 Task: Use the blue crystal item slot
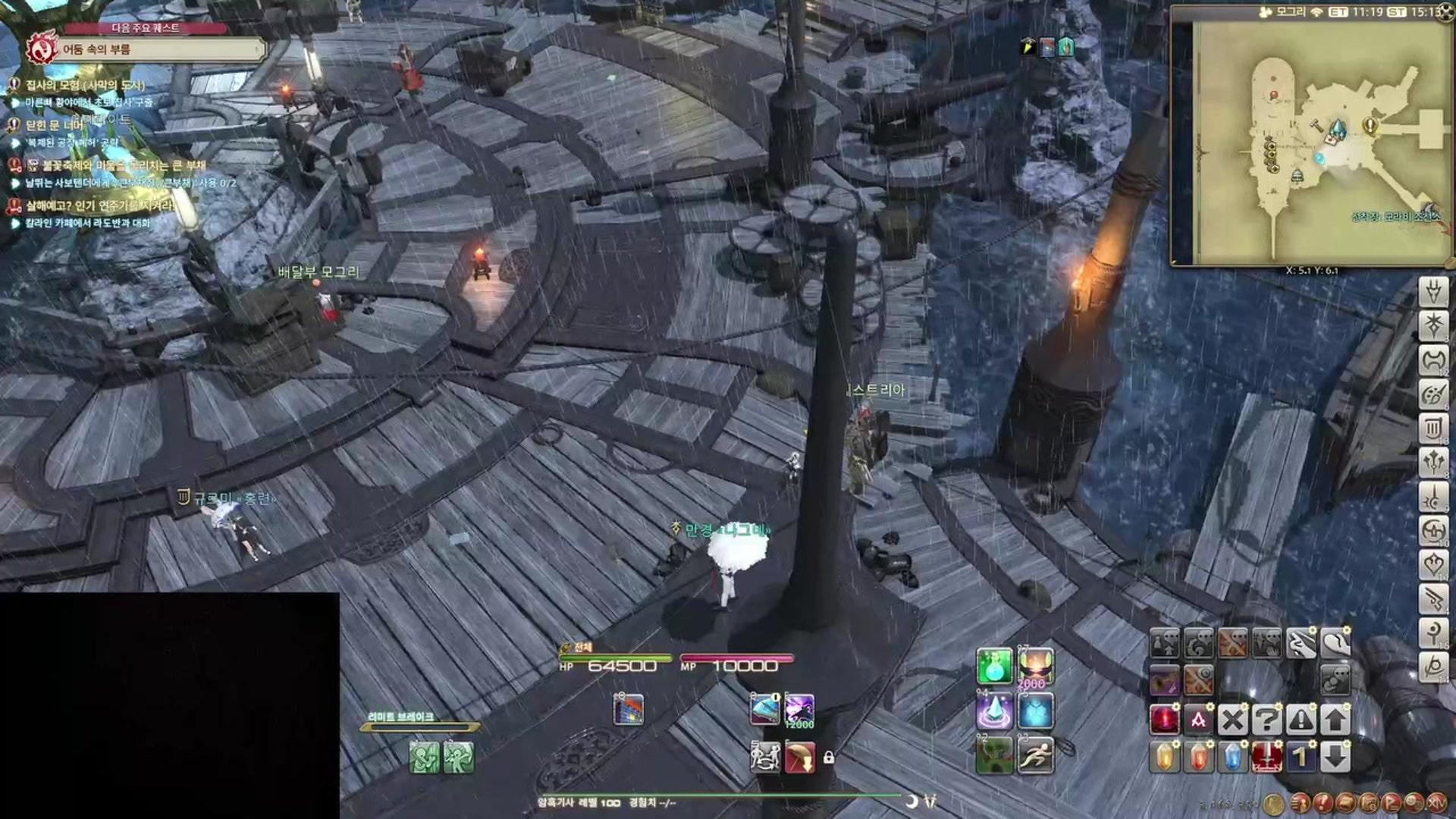pyautogui.click(x=1233, y=756)
